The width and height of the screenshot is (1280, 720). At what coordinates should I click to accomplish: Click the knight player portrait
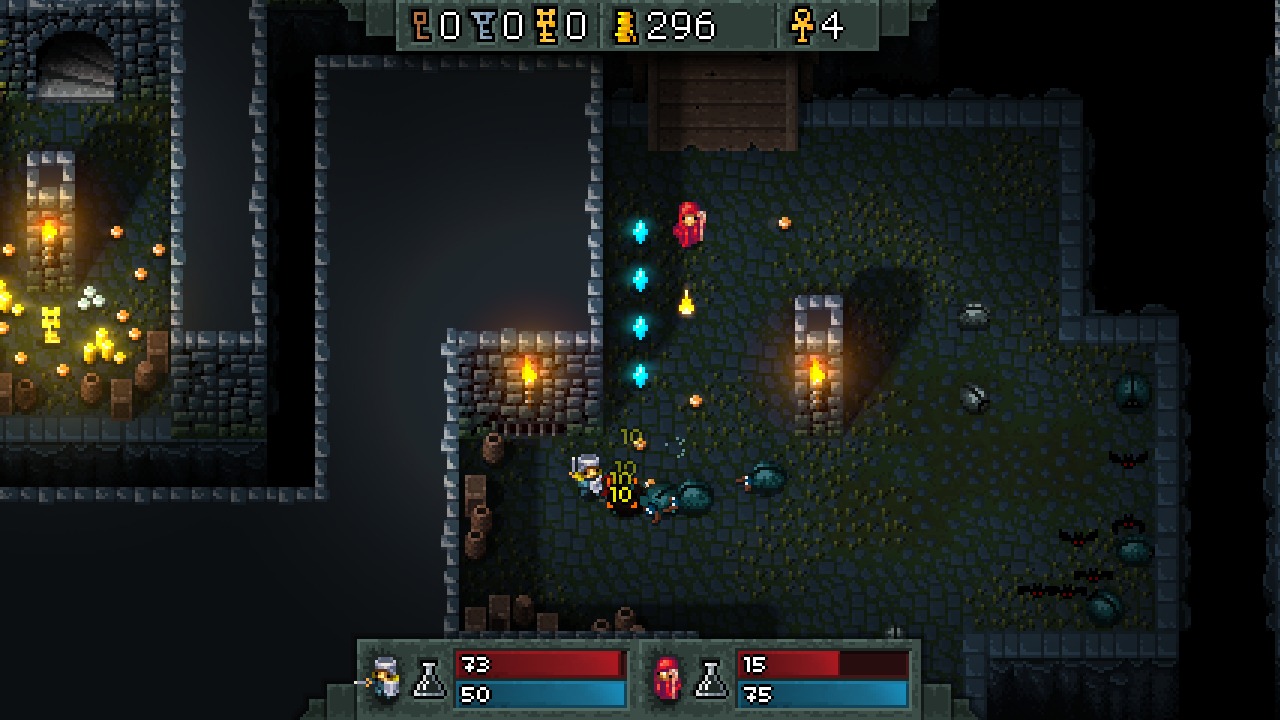coord(384,678)
